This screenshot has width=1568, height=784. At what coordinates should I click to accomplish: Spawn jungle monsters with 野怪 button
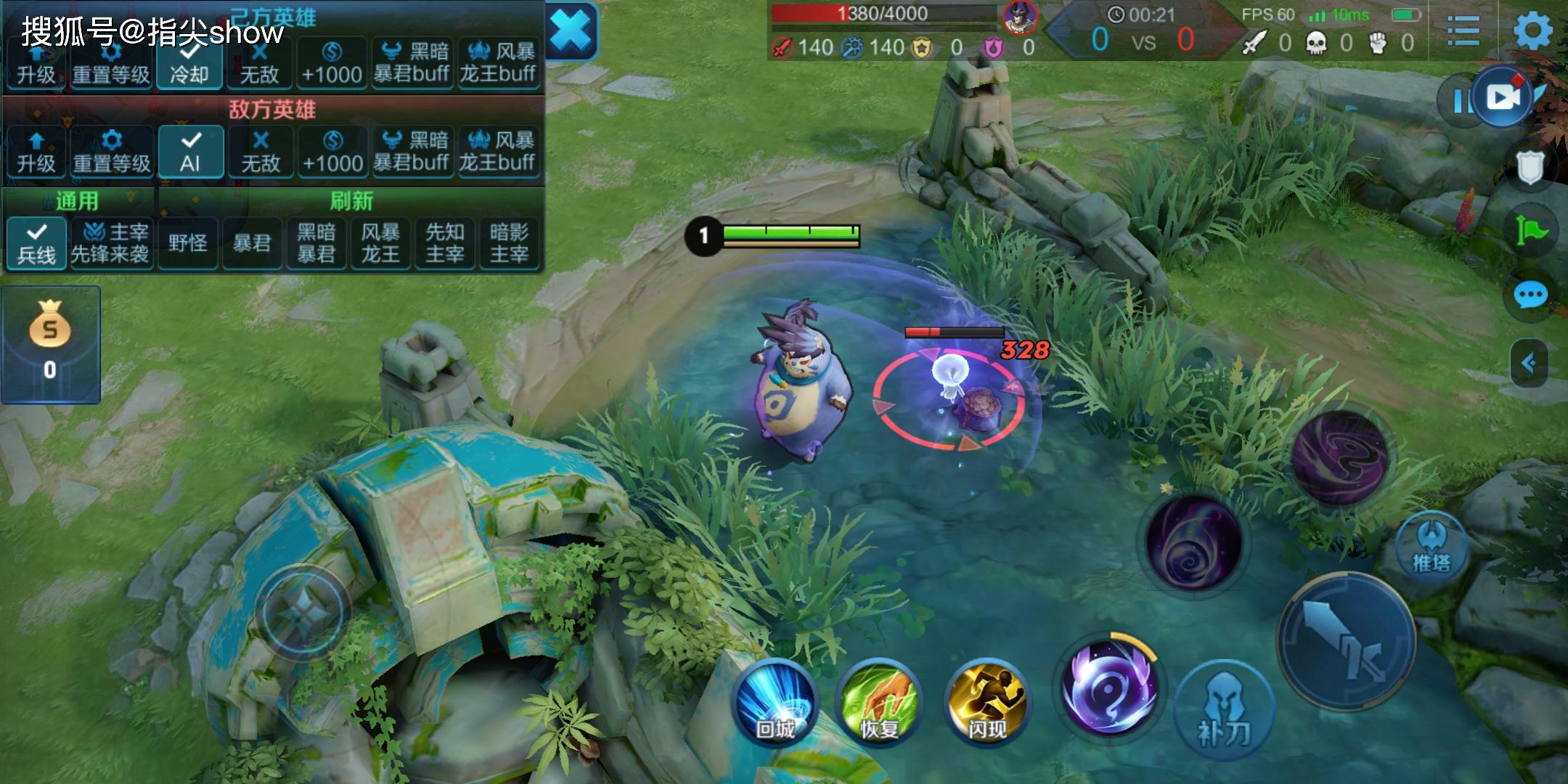click(x=188, y=243)
